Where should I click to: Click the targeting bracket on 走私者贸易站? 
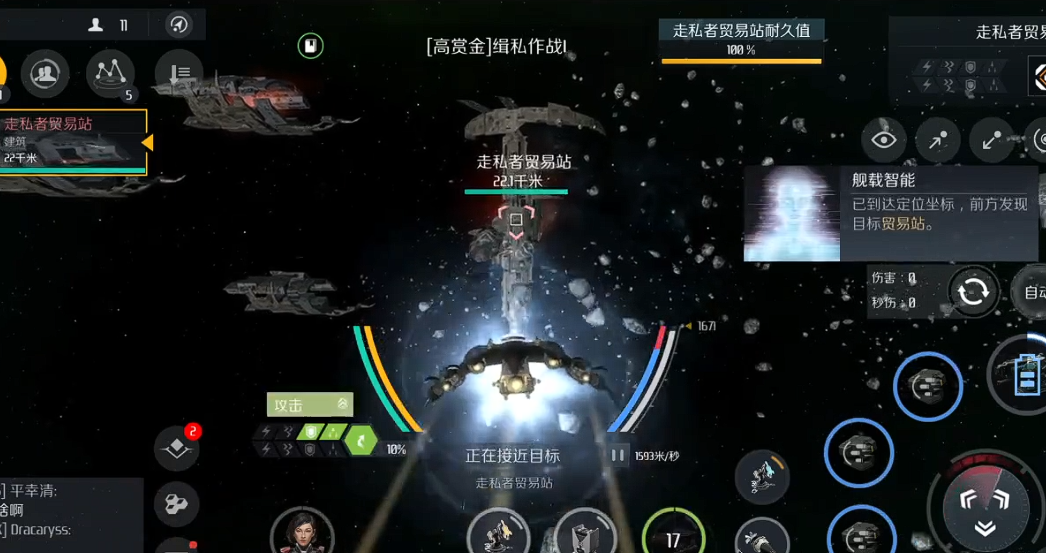[516, 220]
